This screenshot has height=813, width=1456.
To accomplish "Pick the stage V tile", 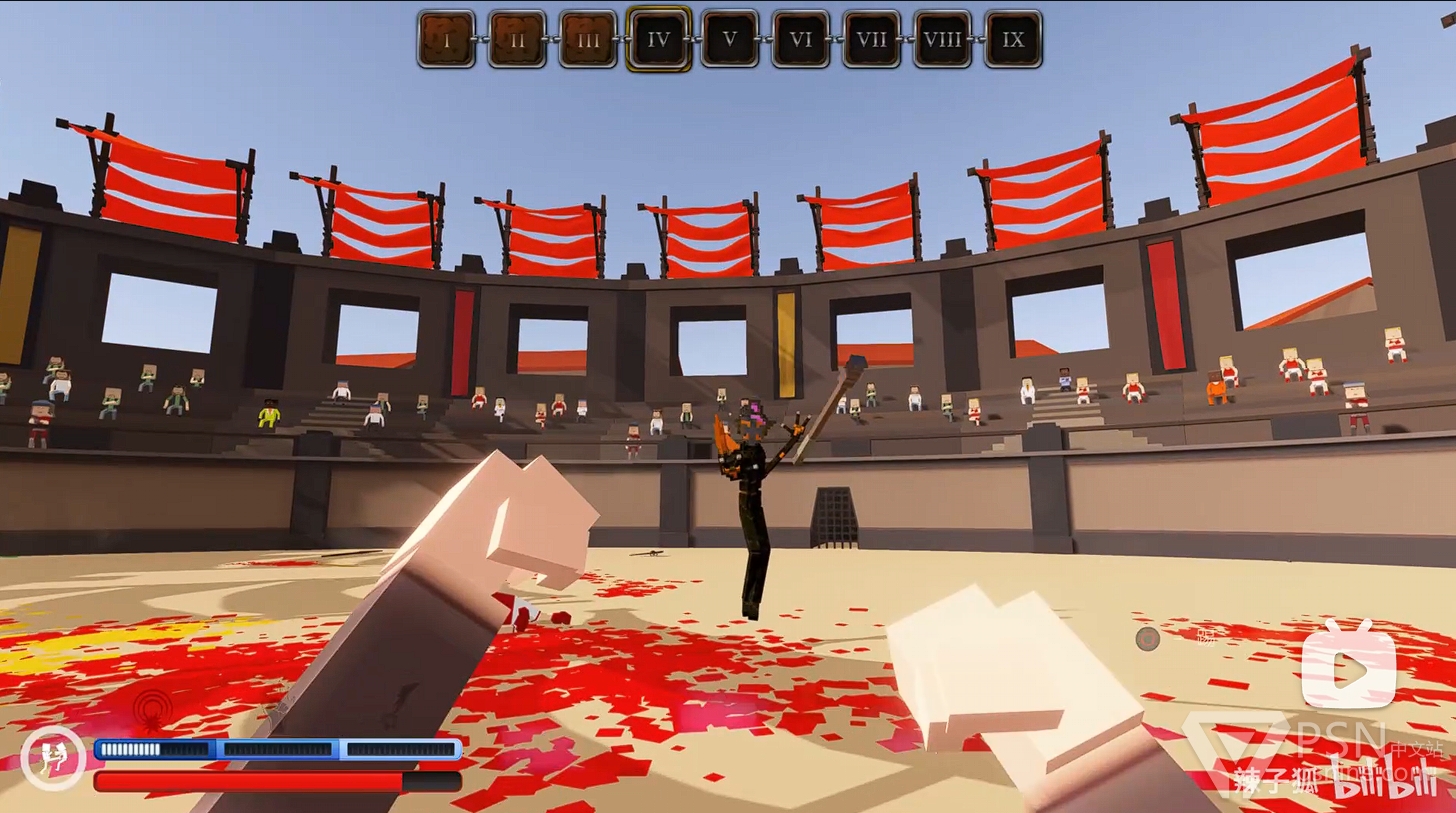I will [x=729, y=39].
